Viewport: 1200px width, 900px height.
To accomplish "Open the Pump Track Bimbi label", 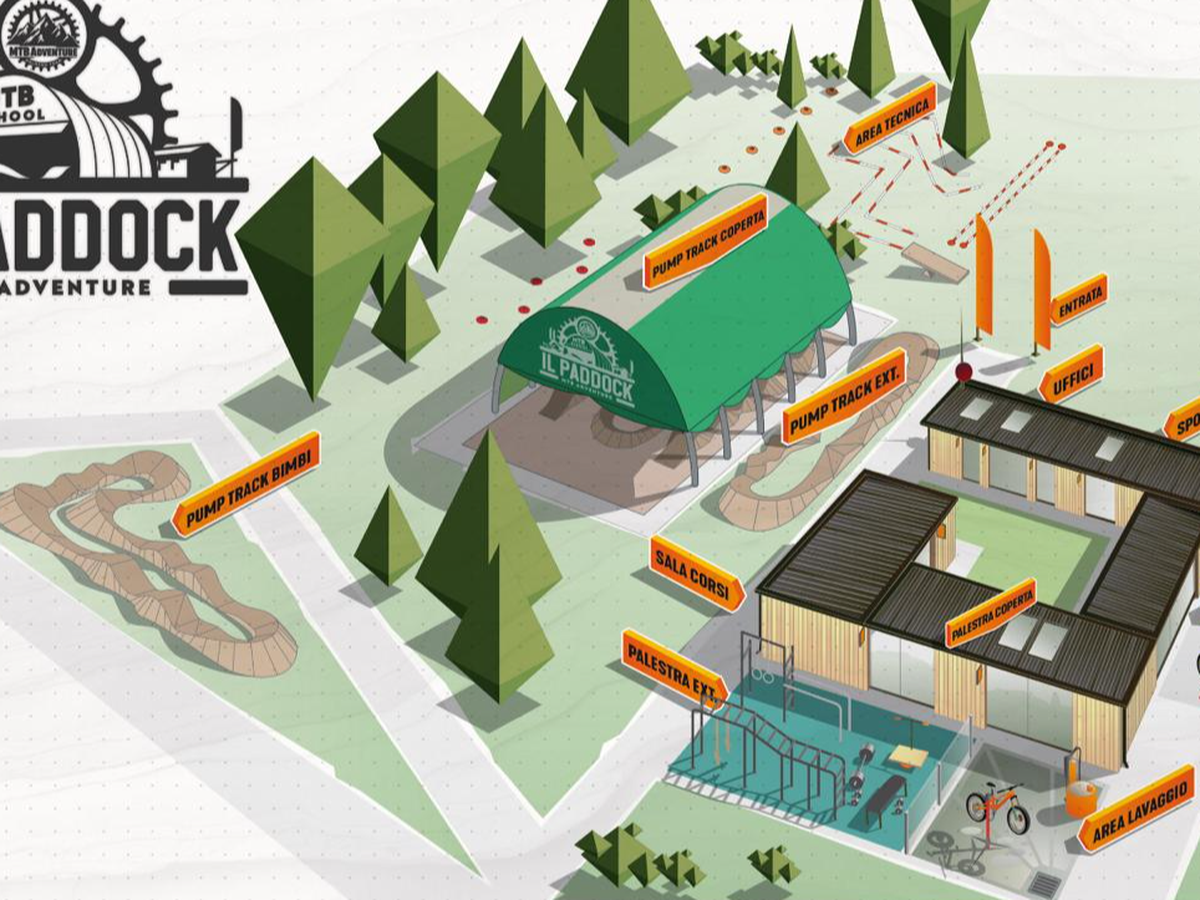I will [x=245, y=484].
